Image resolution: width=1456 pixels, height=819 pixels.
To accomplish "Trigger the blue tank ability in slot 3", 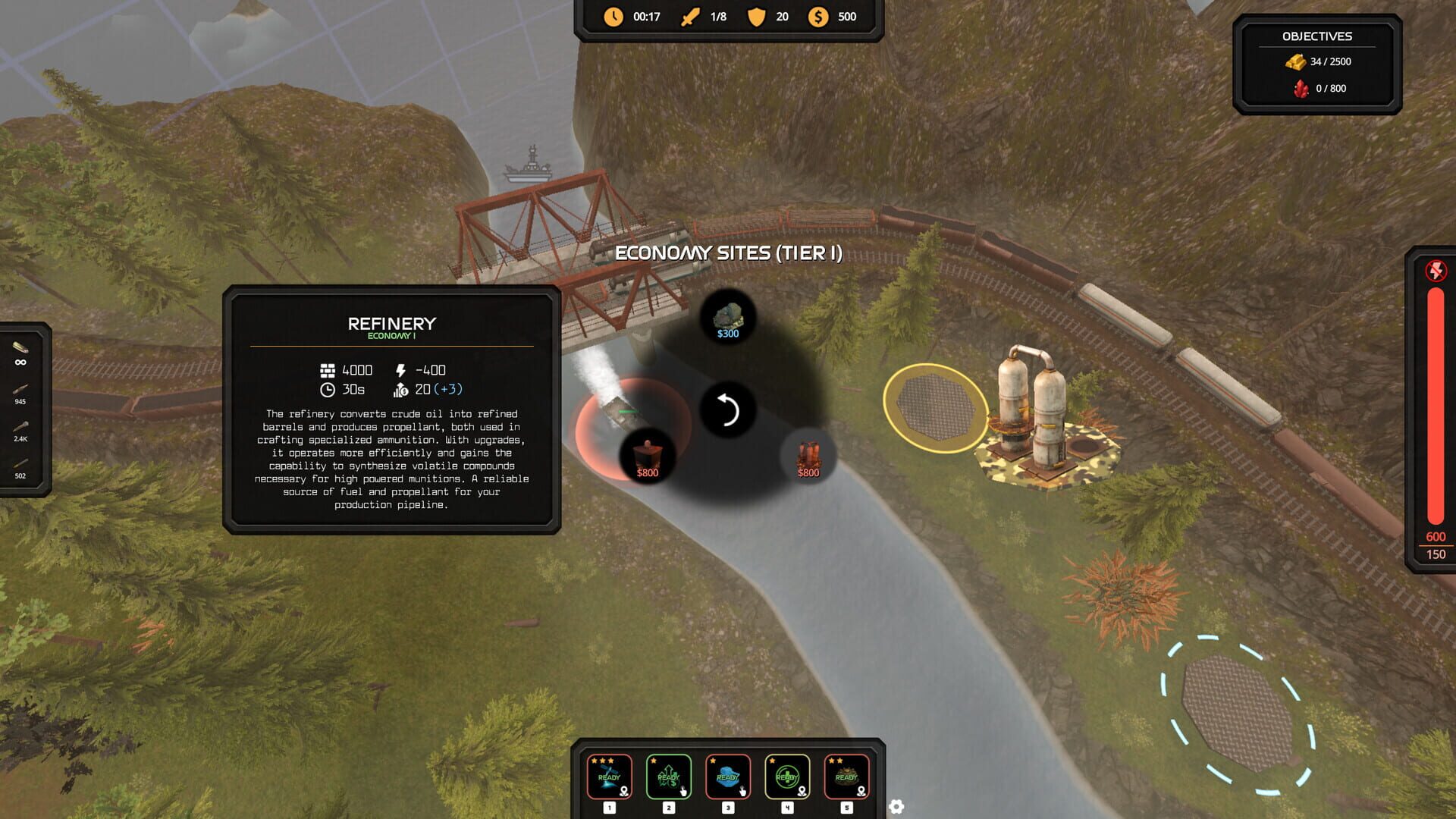I will (x=727, y=777).
